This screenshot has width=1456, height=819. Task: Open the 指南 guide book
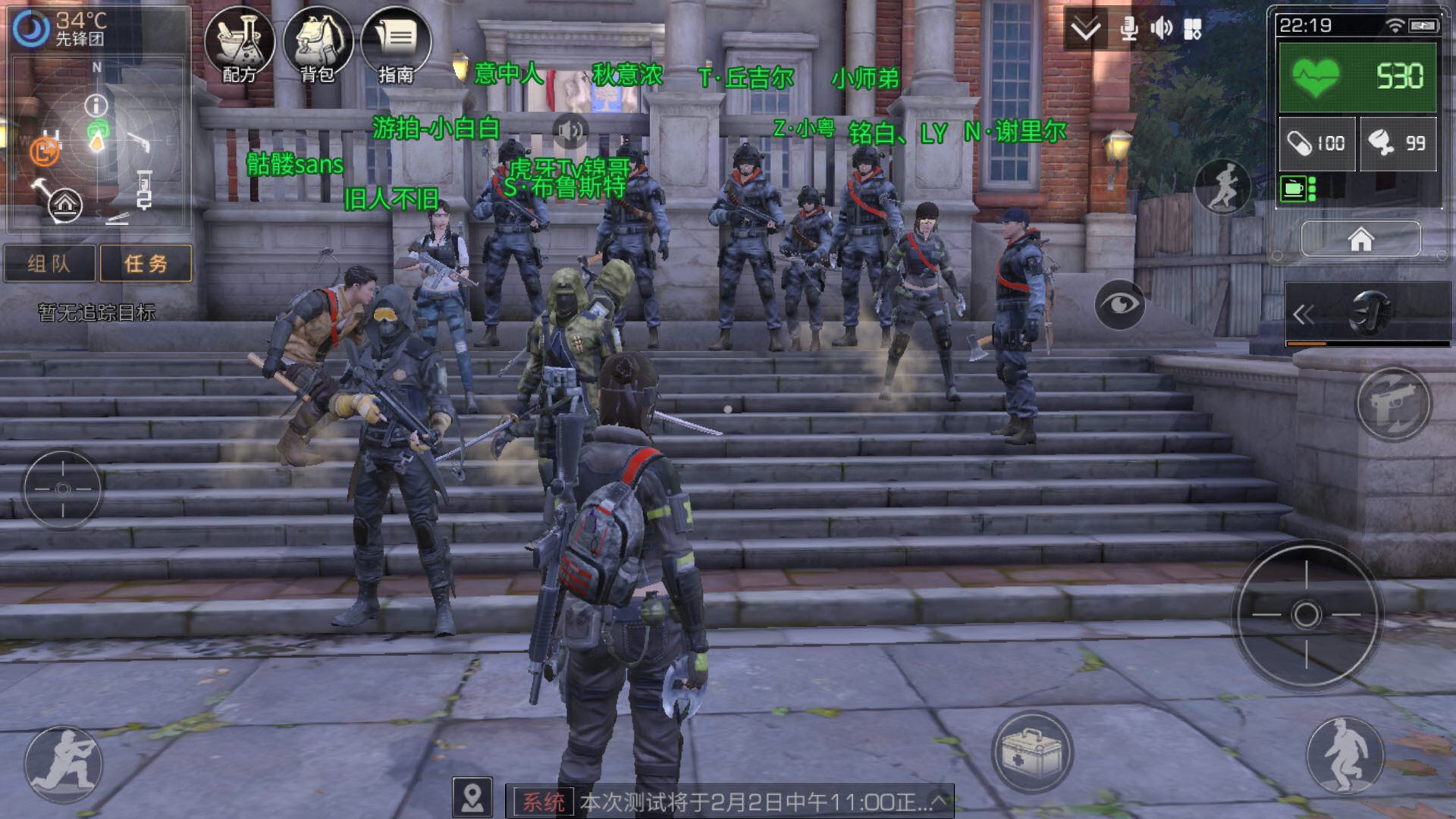coord(396,44)
